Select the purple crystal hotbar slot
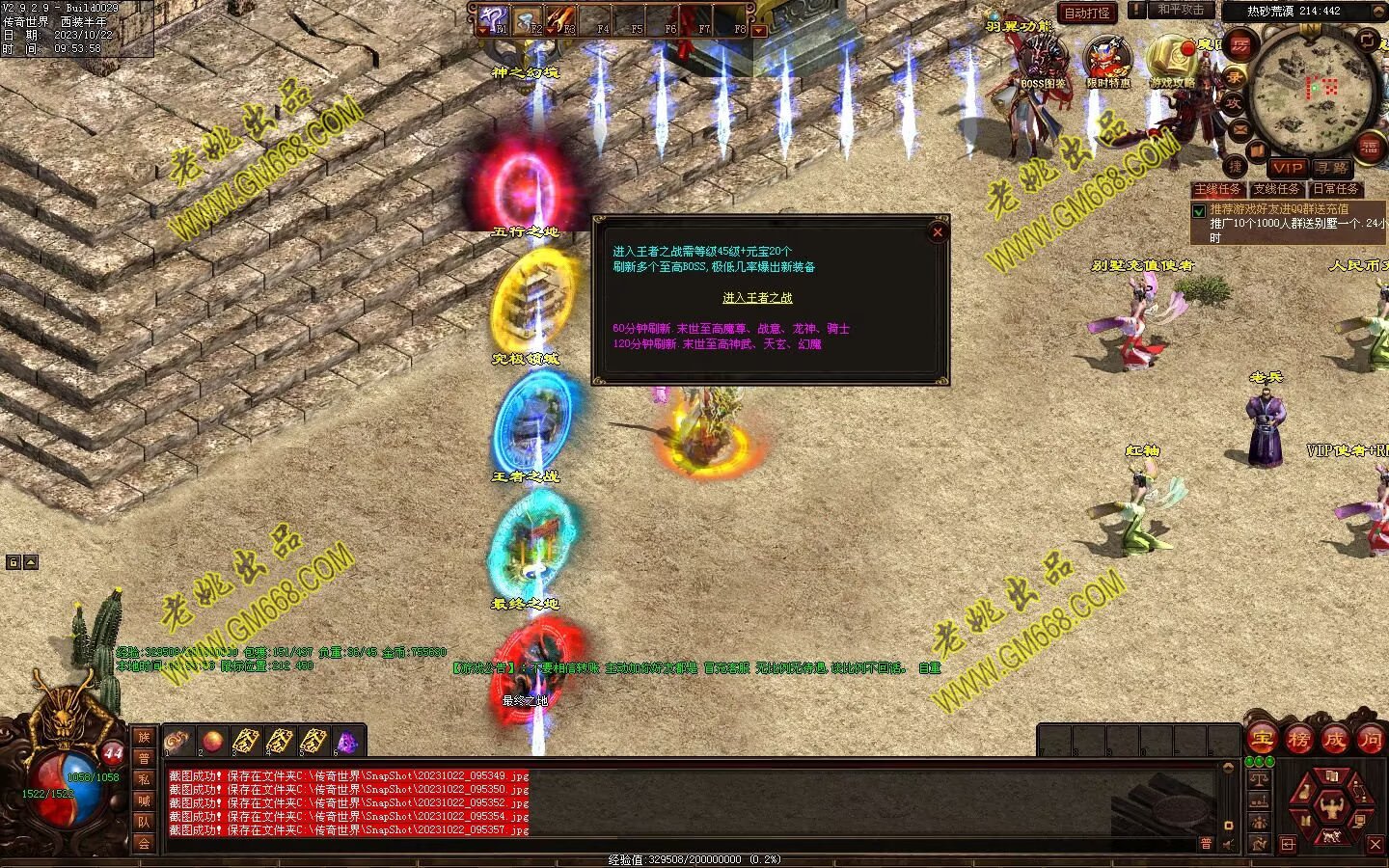Screen dimensions: 1389x868 [x=347, y=742]
